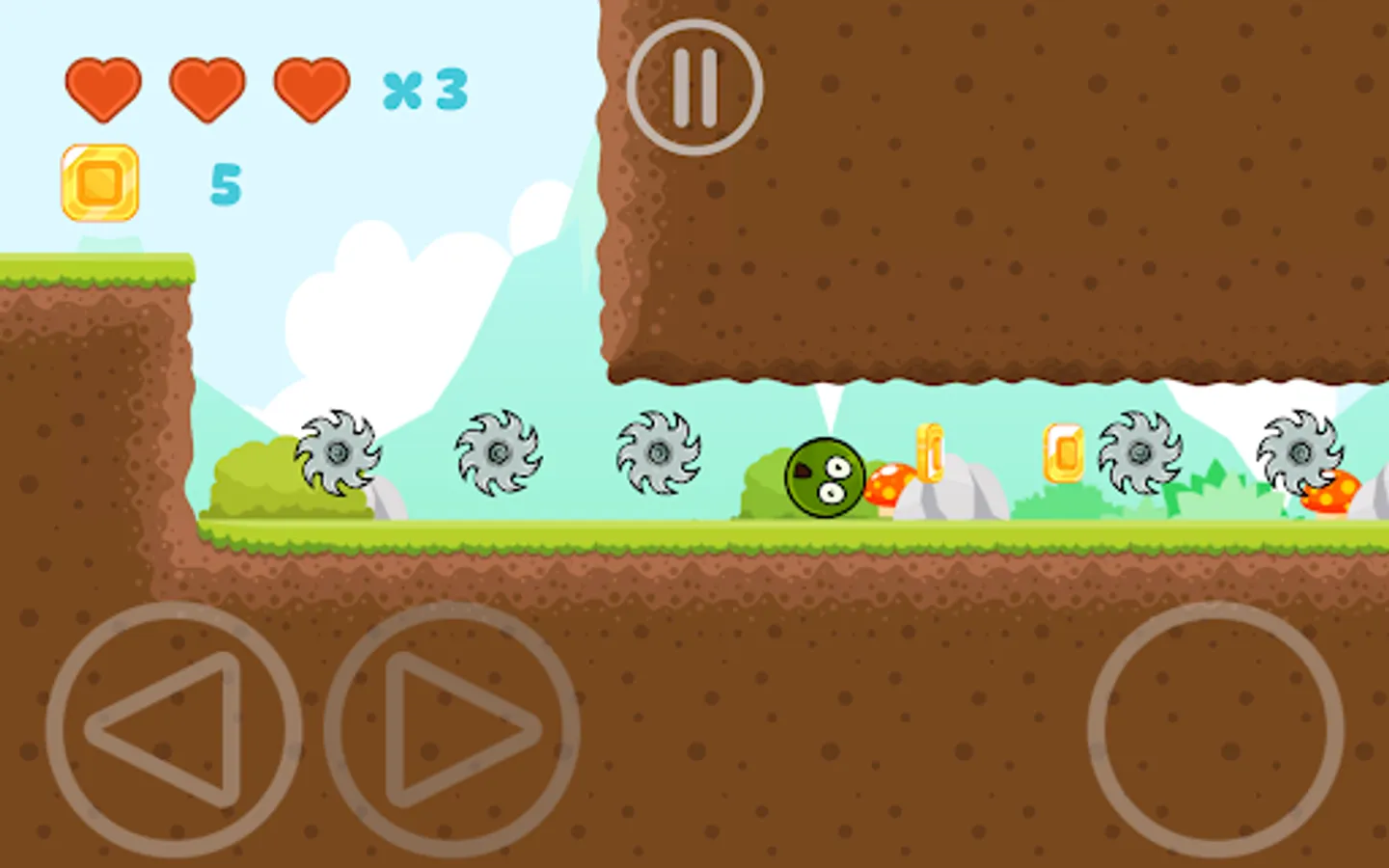The image size is (1389, 868).
Task: Click the third heart icon
Action: [x=311, y=87]
